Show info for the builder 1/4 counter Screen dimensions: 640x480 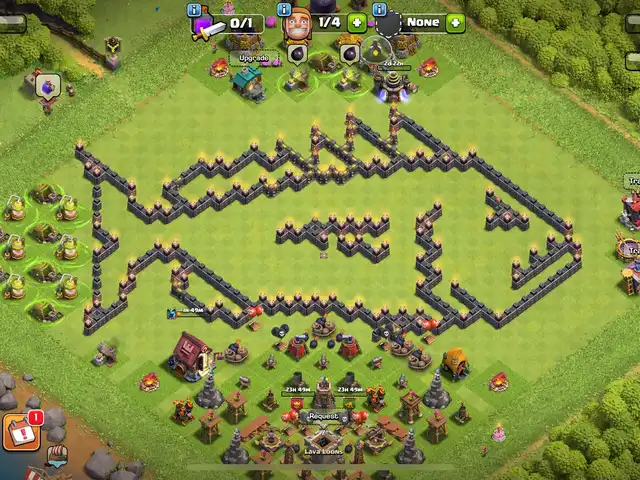pos(284,9)
